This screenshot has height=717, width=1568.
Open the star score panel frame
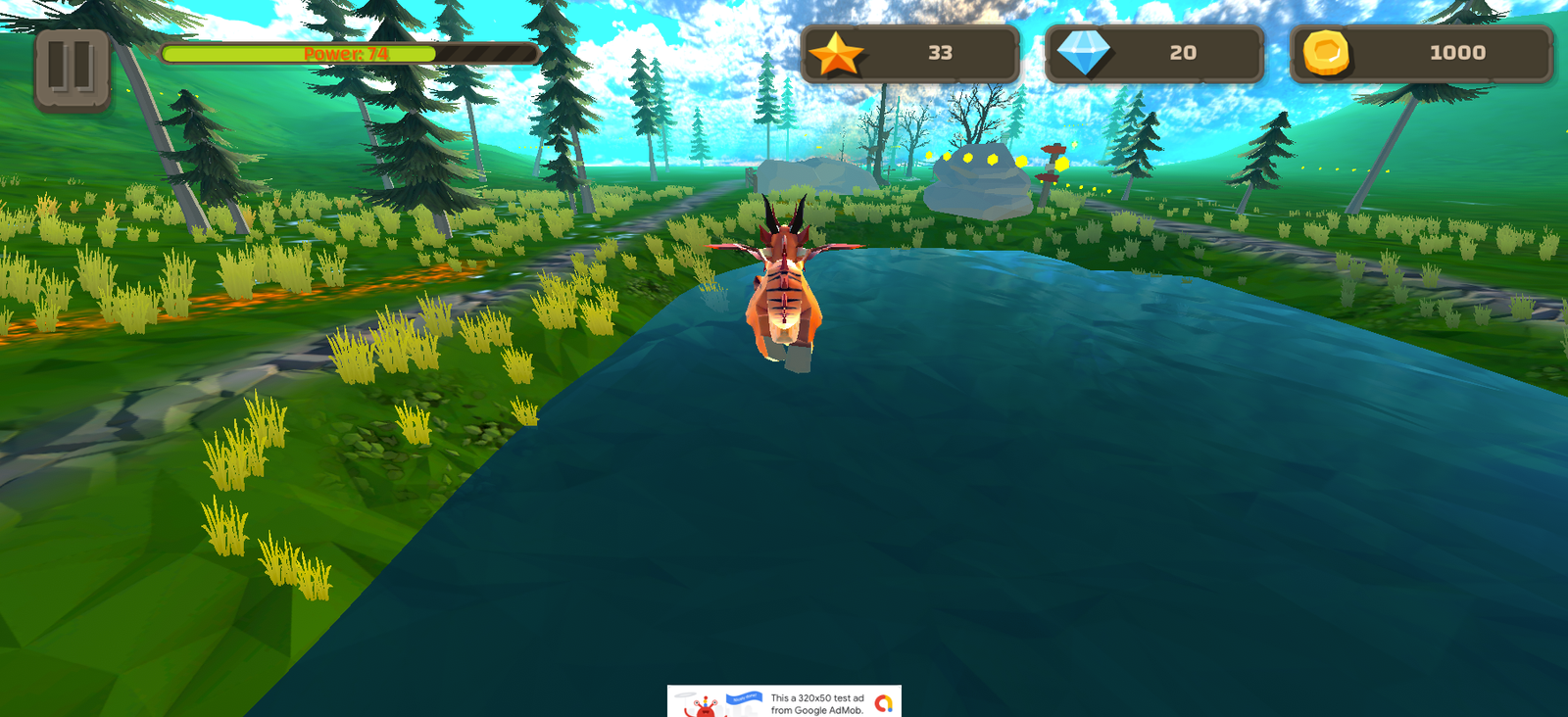(x=911, y=54)
